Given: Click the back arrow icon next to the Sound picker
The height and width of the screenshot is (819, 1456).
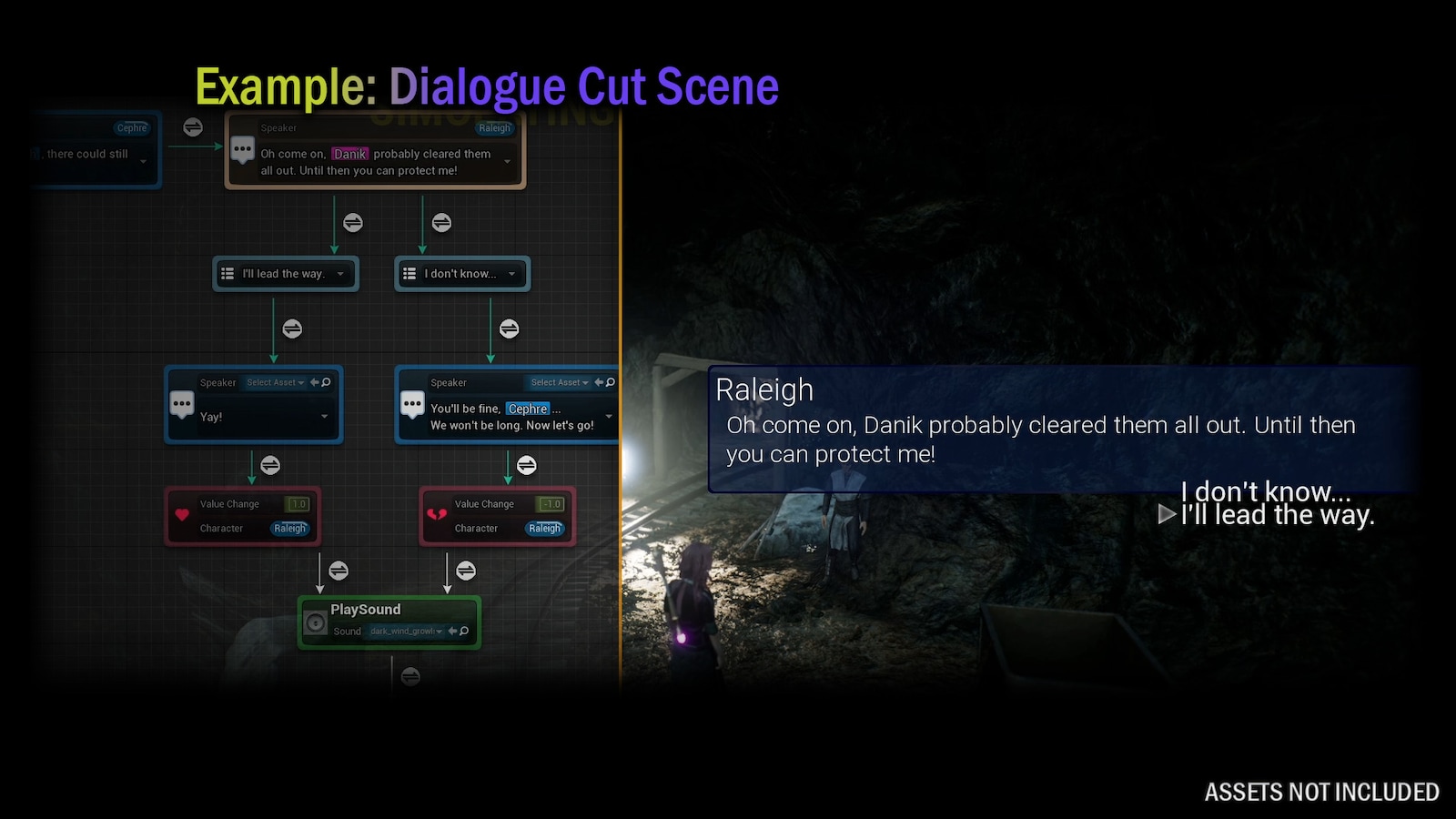Looking at the screenshot, I should pos(452,631).
